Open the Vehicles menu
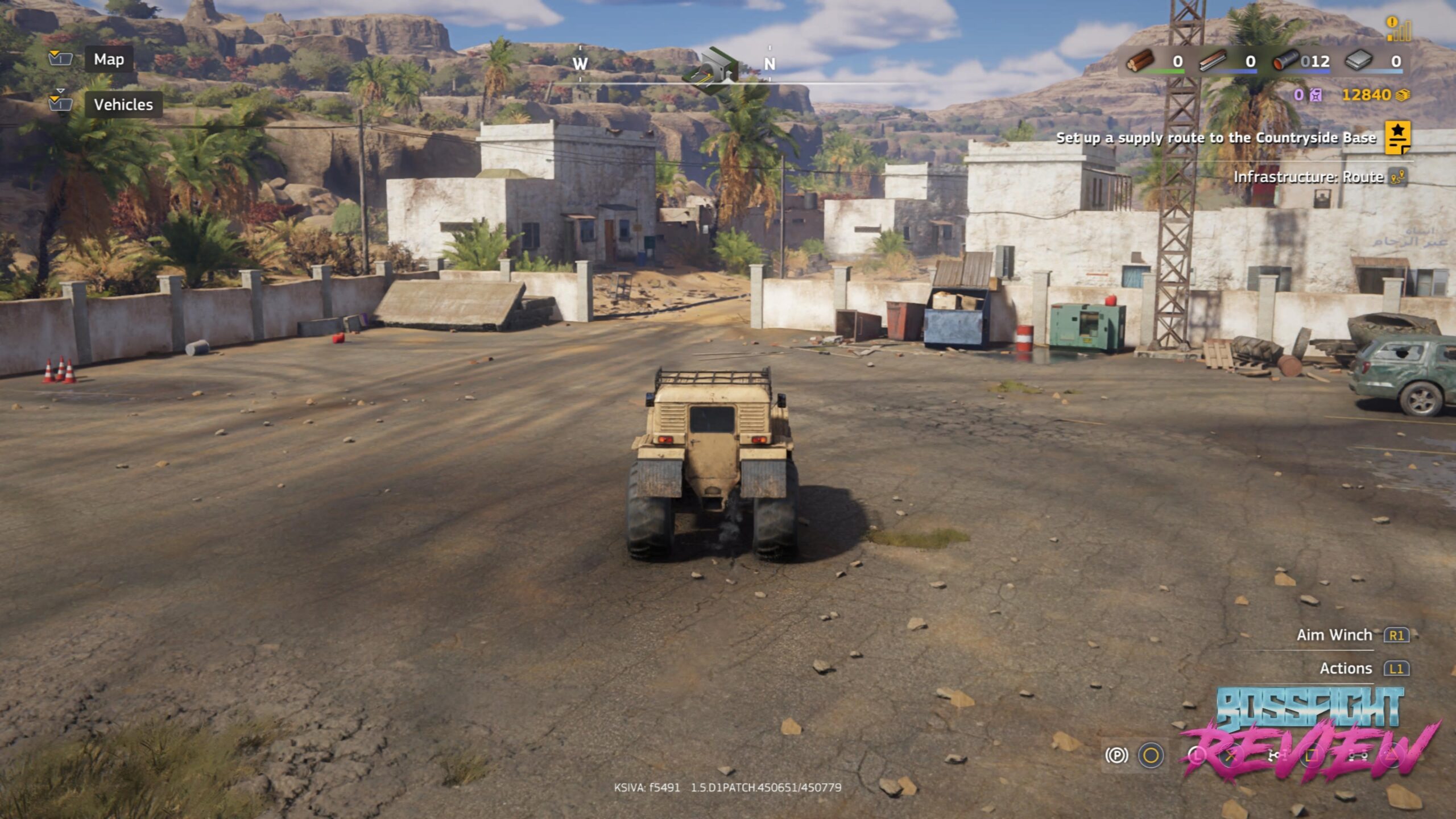The width and height of the screenshot is (1456, 819). (123, 105)
